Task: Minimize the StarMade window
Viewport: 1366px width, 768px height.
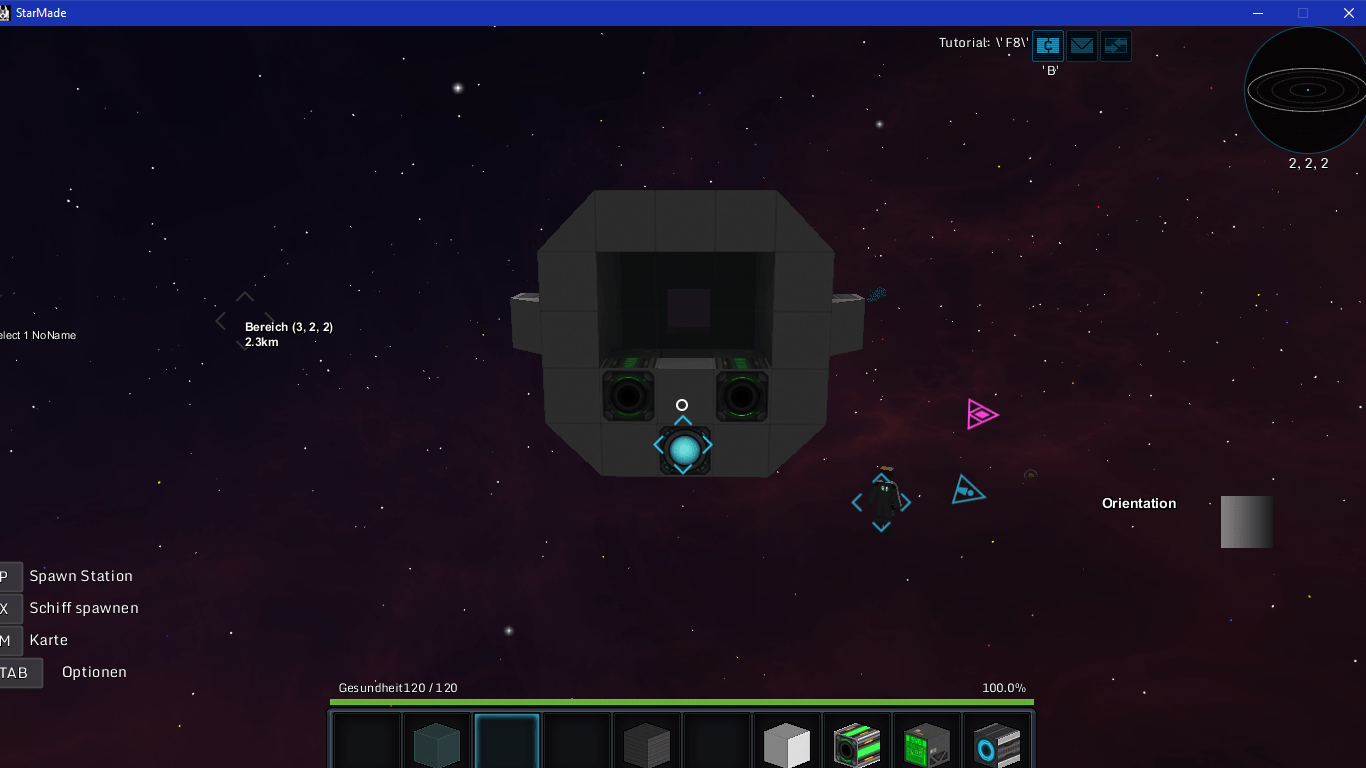Action: click(1257, 13)
